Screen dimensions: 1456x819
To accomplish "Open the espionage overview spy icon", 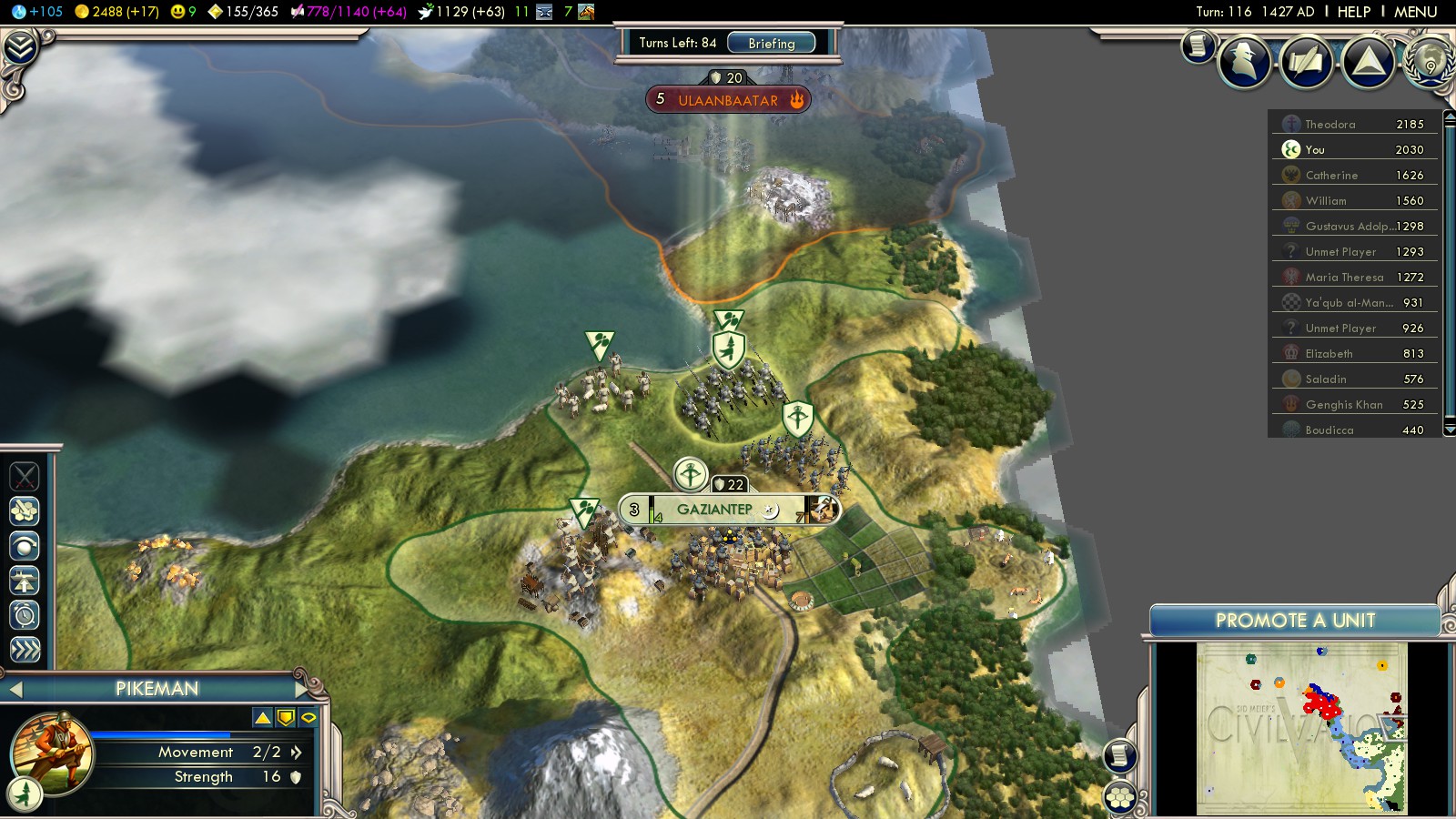I will (1245, 62).
